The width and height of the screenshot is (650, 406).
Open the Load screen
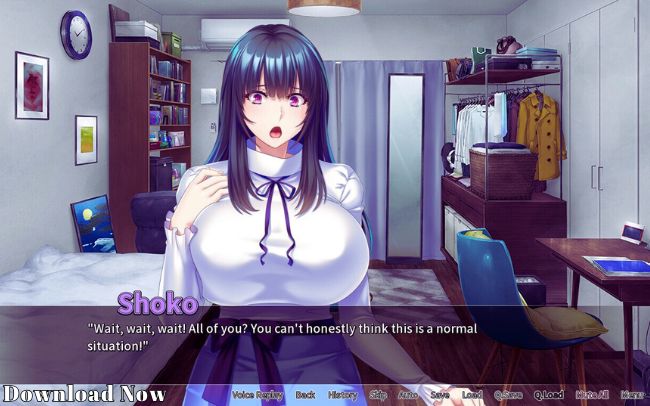pos(471,395)
